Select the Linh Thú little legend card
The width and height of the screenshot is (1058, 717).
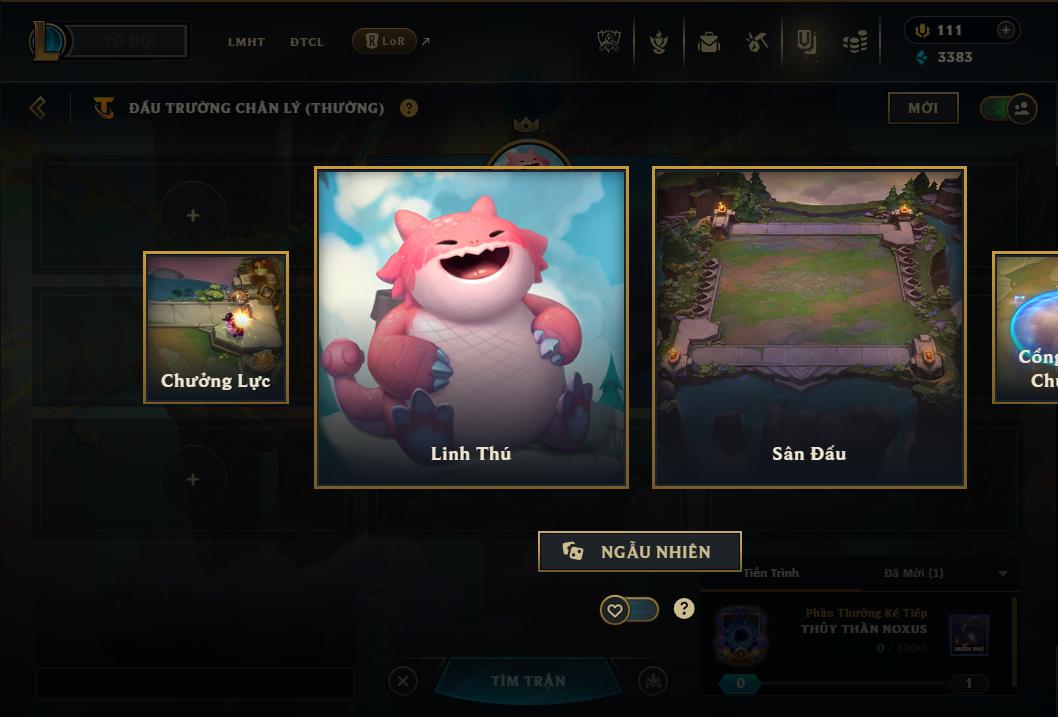pyautogui.click(x=471, y=327)
